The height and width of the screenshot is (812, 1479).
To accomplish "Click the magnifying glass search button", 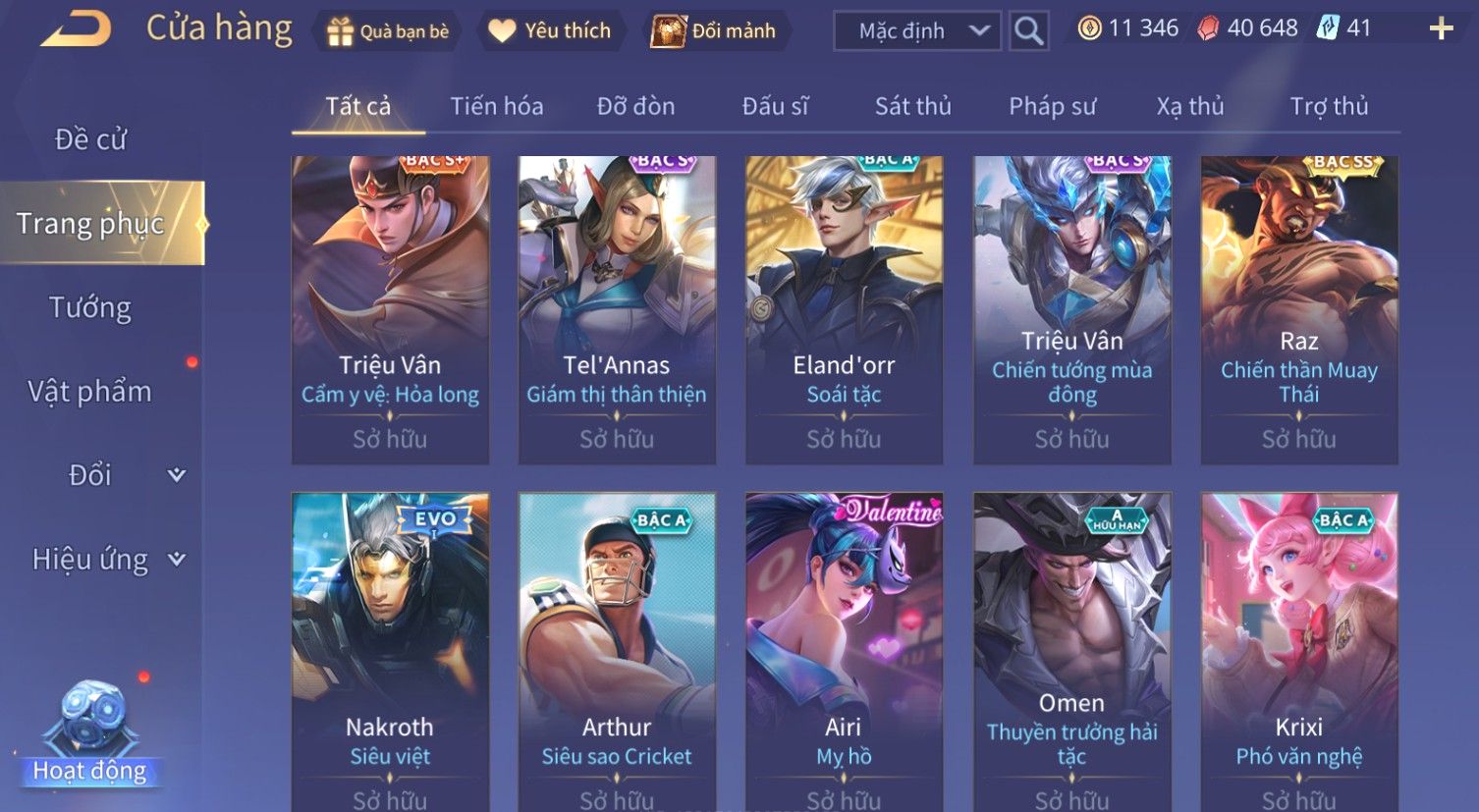I will click(1028, 31).
